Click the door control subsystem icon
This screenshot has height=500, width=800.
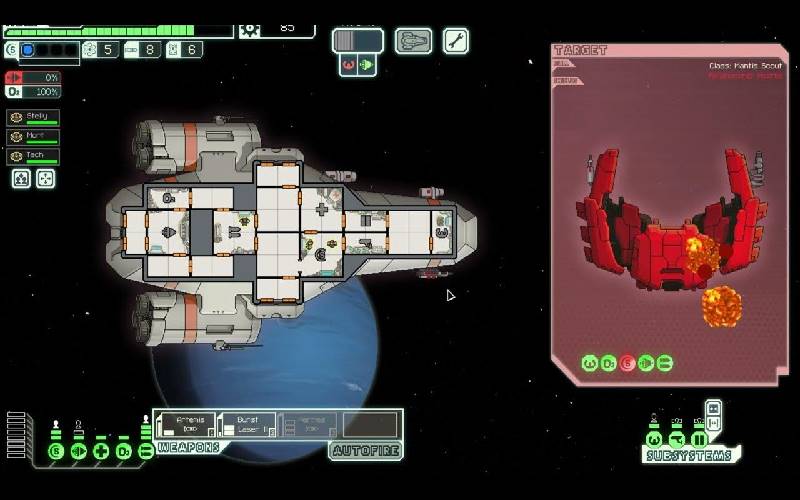pos(699,438)
